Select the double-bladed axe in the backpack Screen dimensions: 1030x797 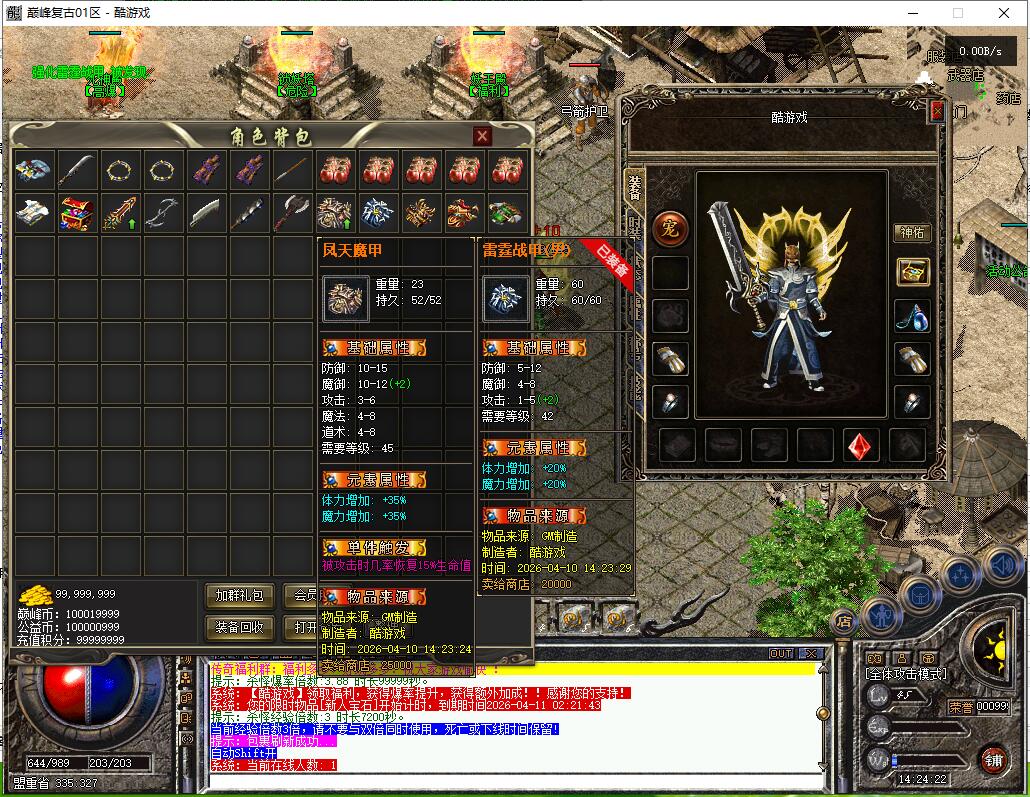pyautogui.click(x=293, y=213)
